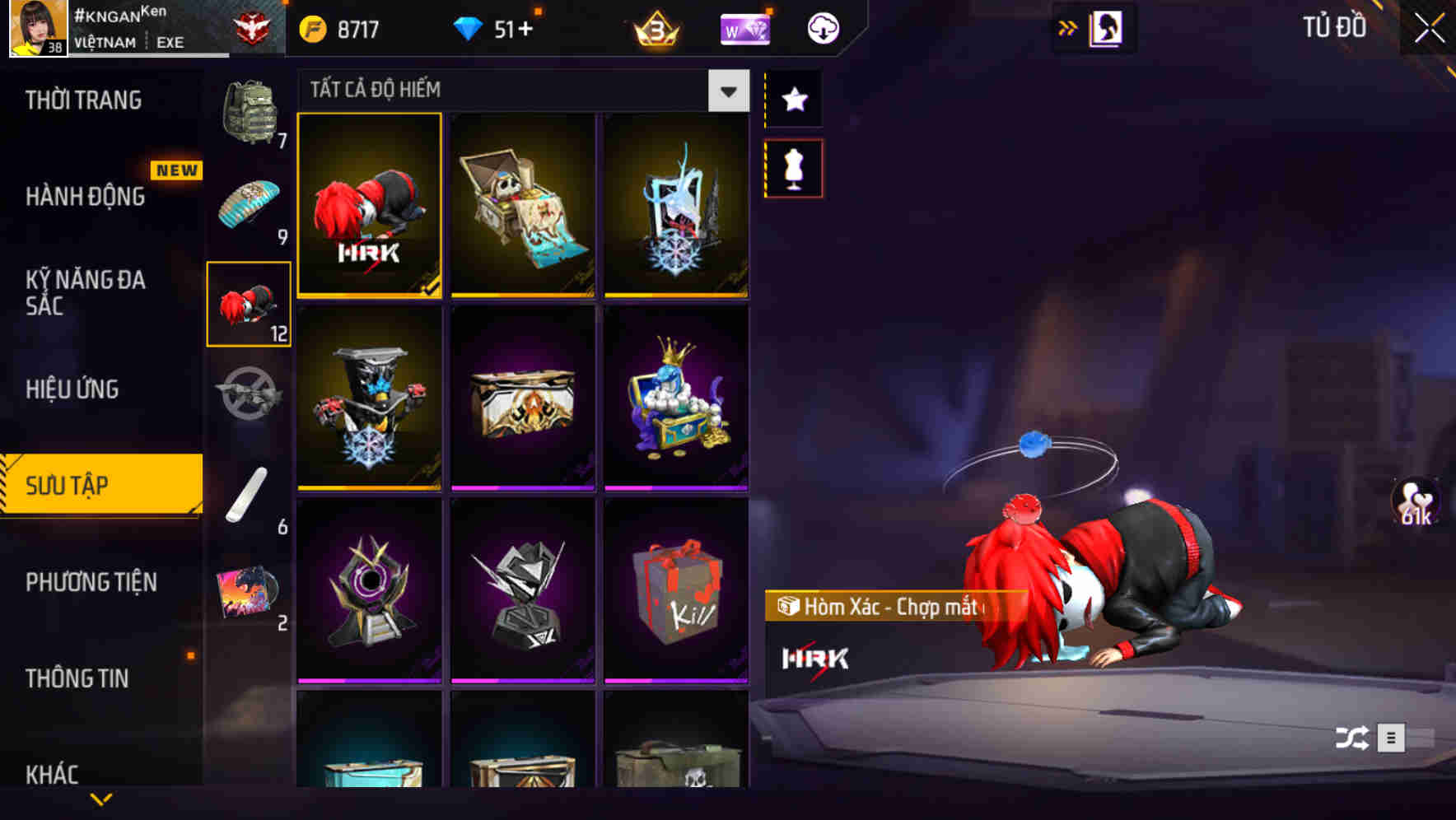Toggle the mannequin preview display
The height and width of the screenshot is (820, 1456).
tap(793, 166)
